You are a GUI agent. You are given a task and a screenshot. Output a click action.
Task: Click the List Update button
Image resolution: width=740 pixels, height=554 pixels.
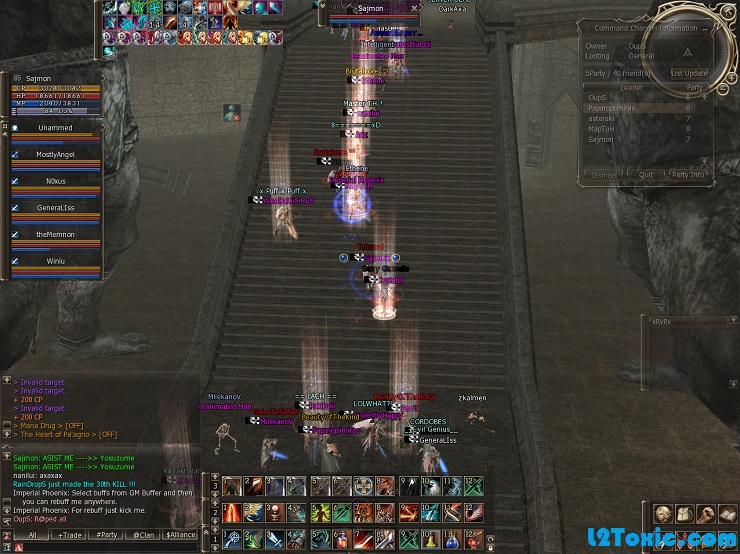click(689, 73)
